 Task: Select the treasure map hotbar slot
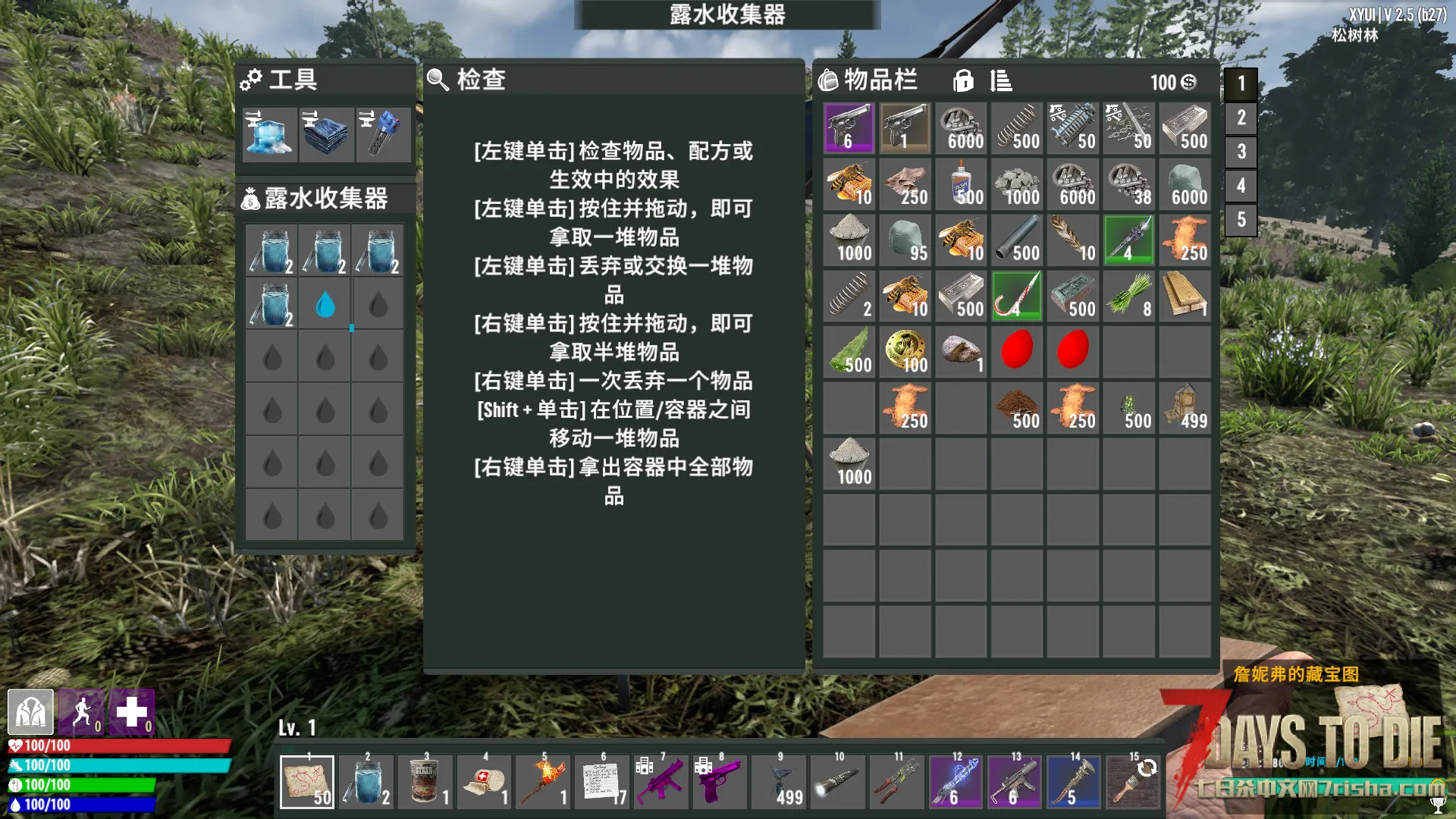pos(307,783)
